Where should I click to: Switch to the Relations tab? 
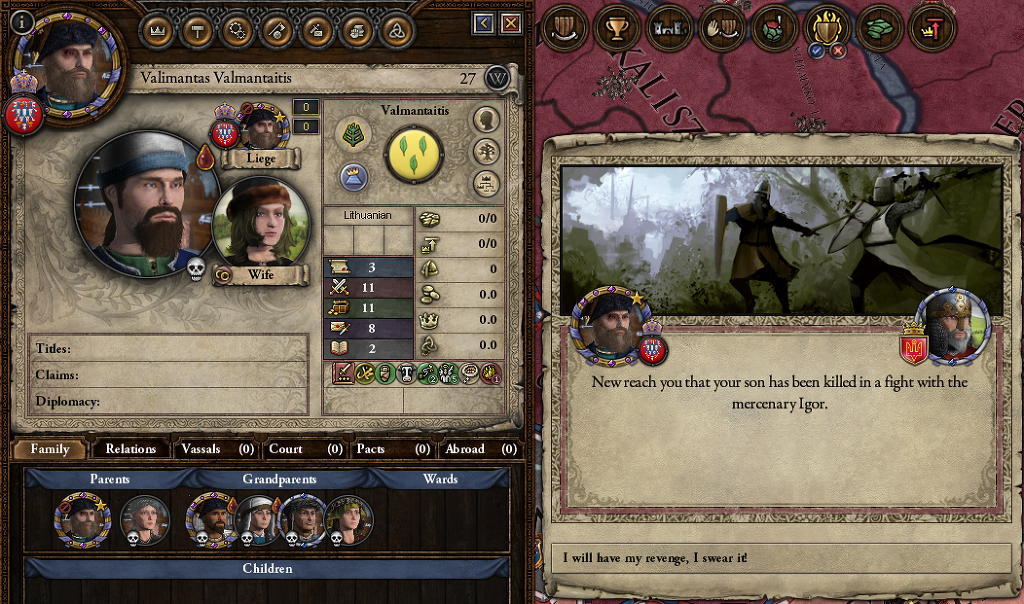tap(131, 449)
